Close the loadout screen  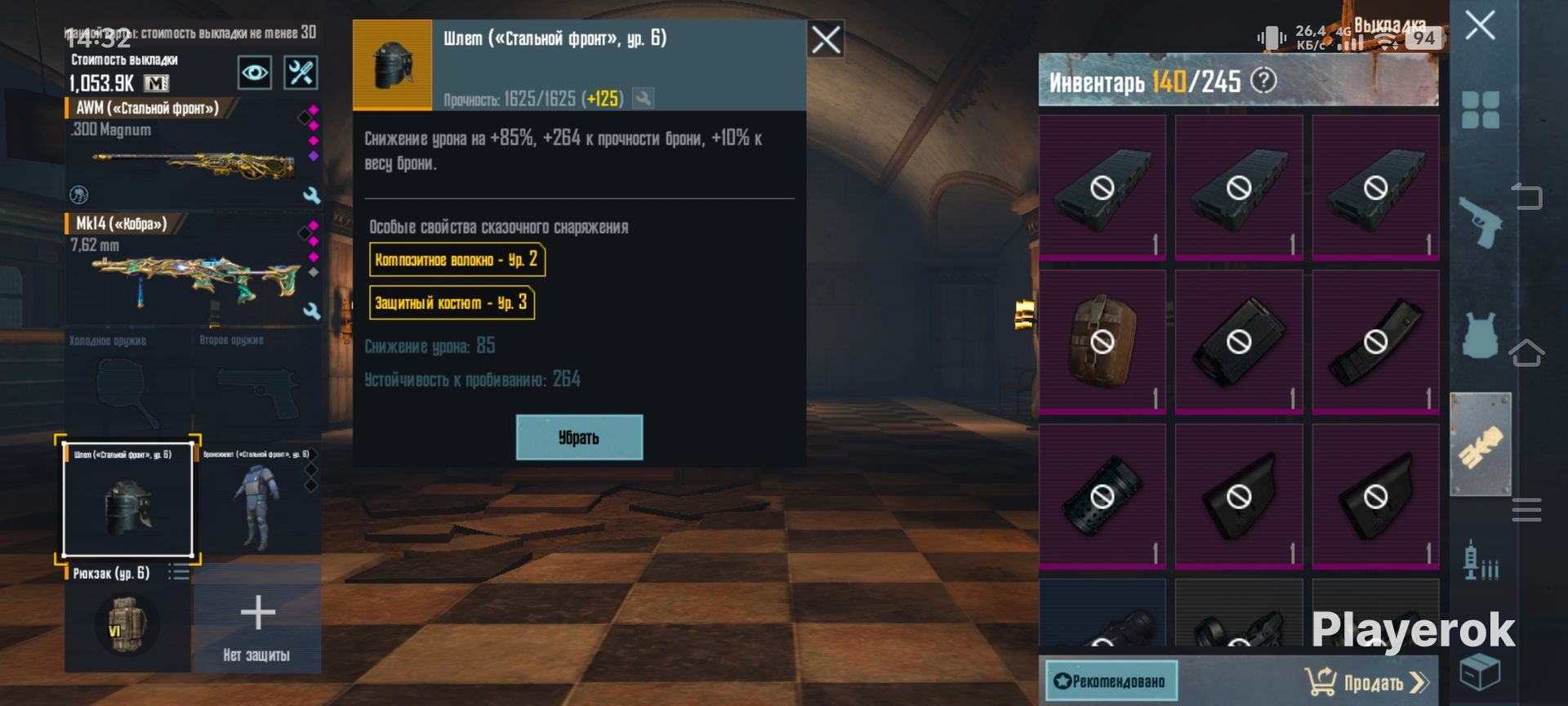point(1480,26)
